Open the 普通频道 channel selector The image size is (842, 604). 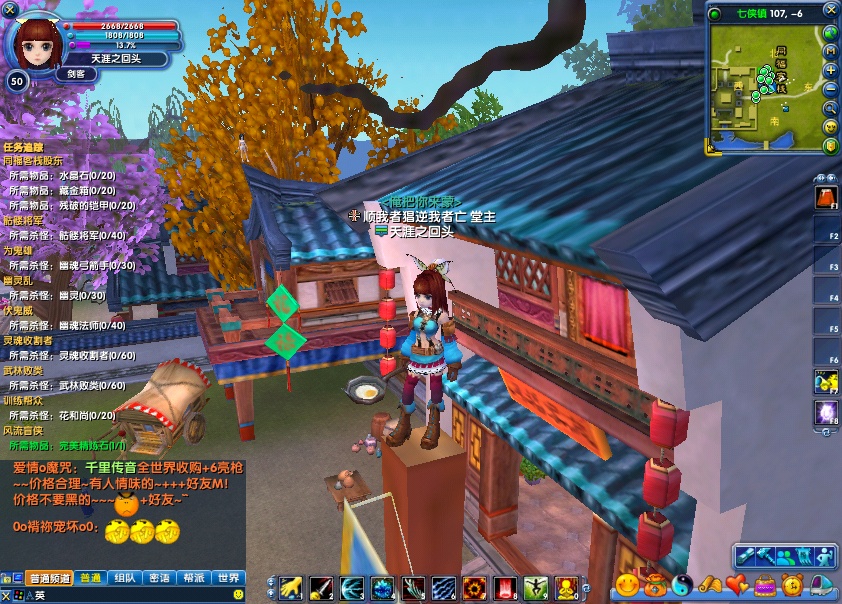49,578
